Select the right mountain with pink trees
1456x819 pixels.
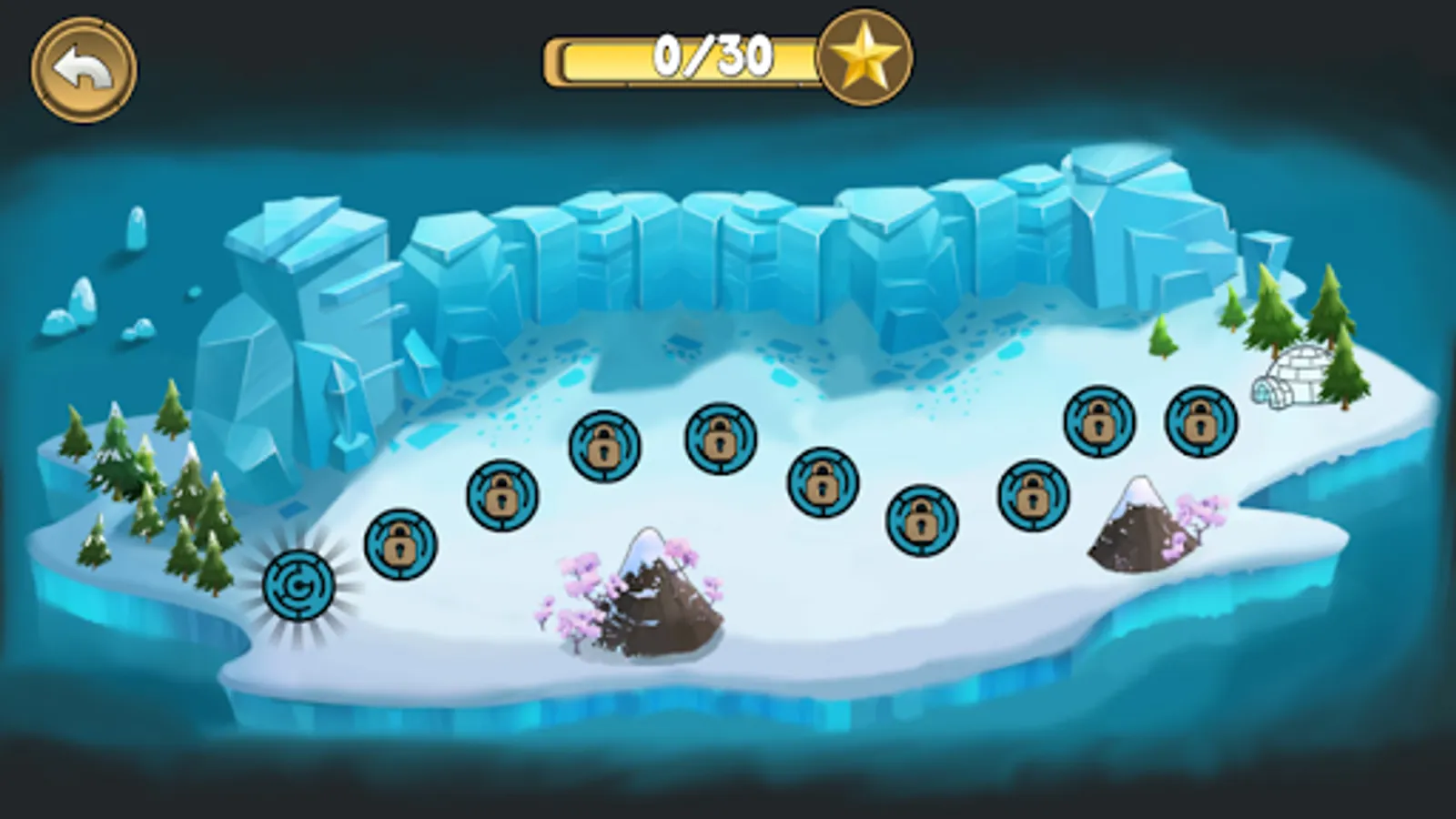pos(1142,523)
